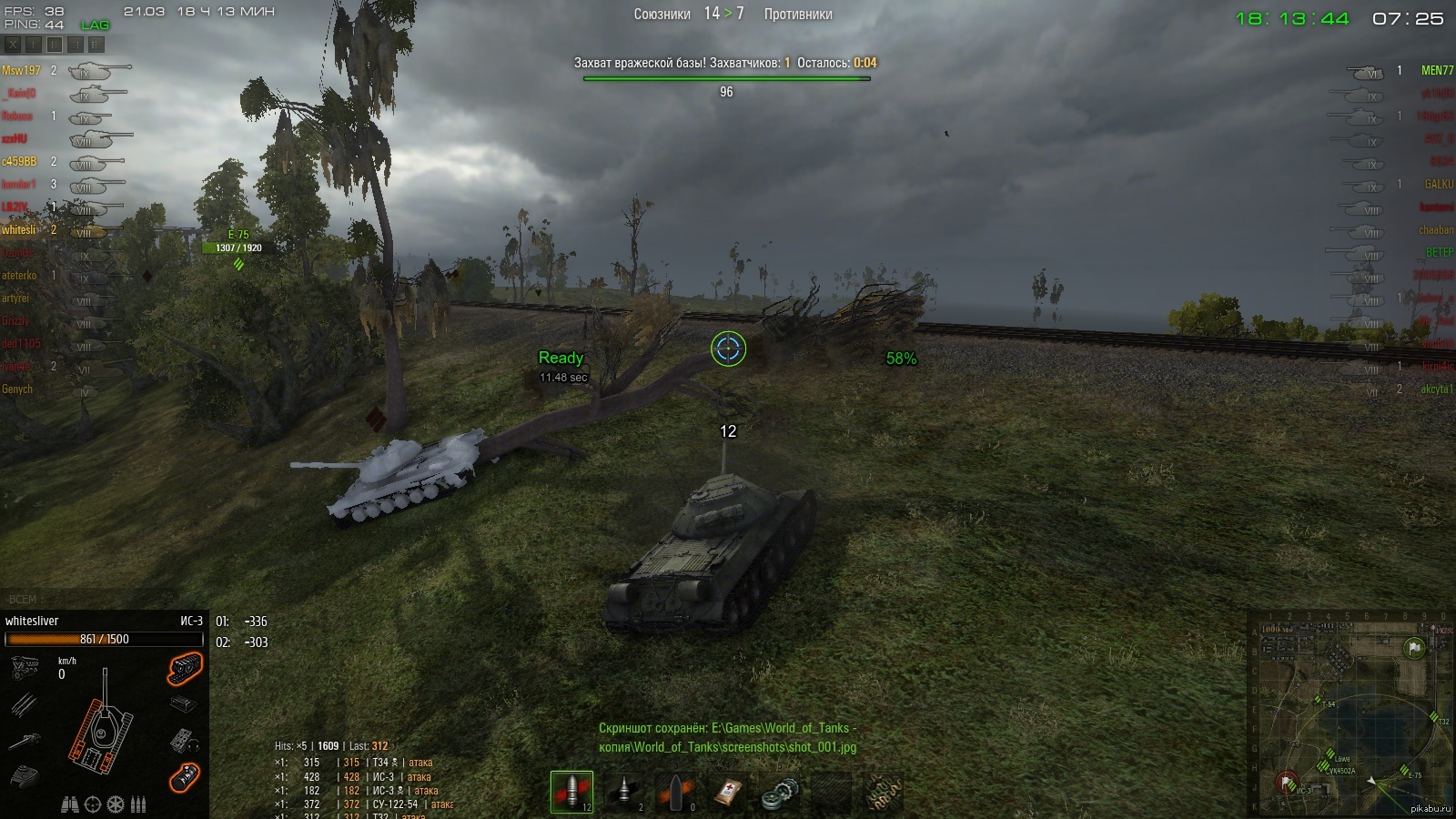Click the turret module icon on damage panel
Image resolution: width=1456 pixels, height=819 pixels.
(x=25, y=775)
